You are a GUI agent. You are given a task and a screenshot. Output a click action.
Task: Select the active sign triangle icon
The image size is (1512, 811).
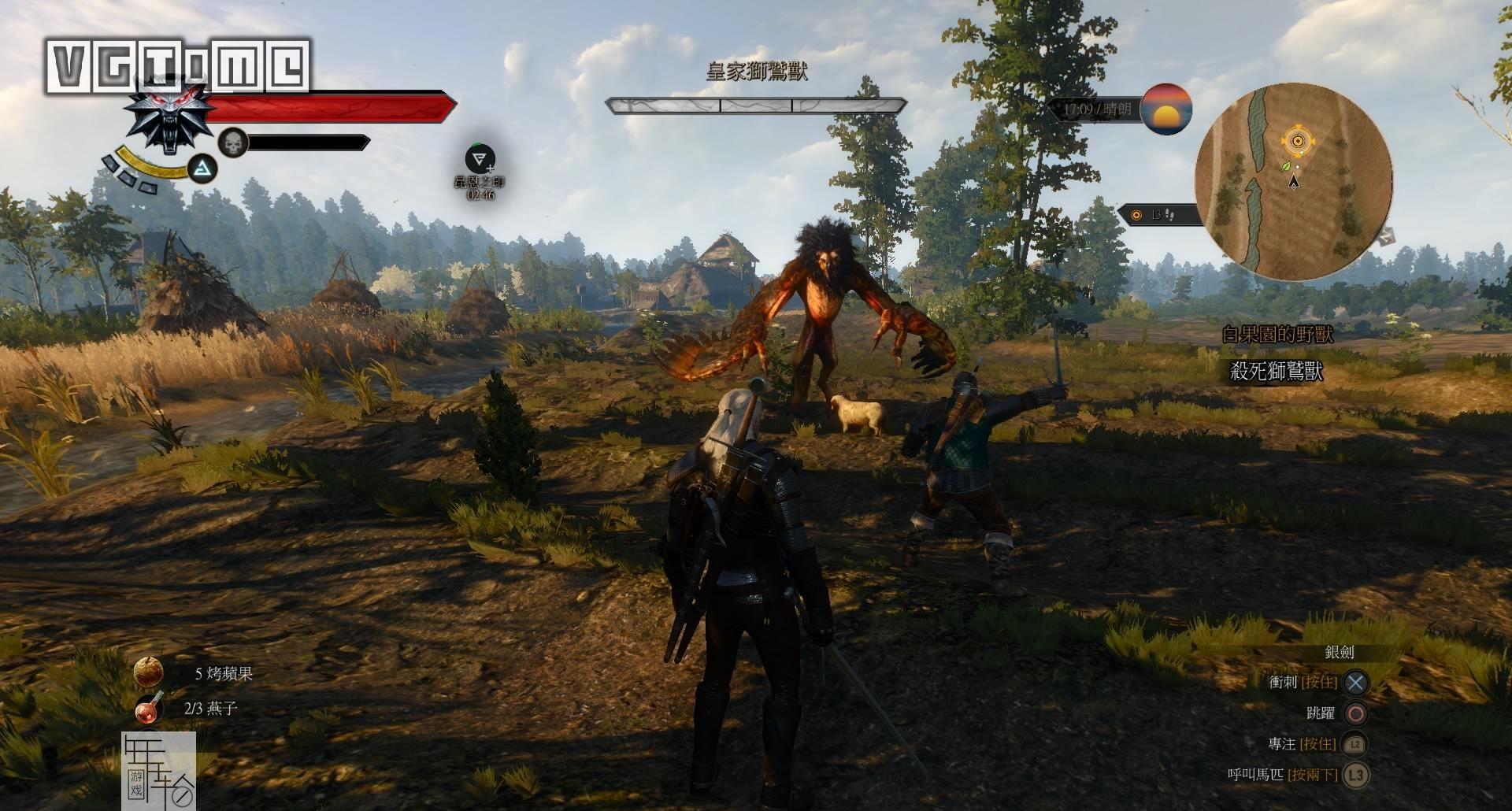pyautogui.click(x=204, y=168)
